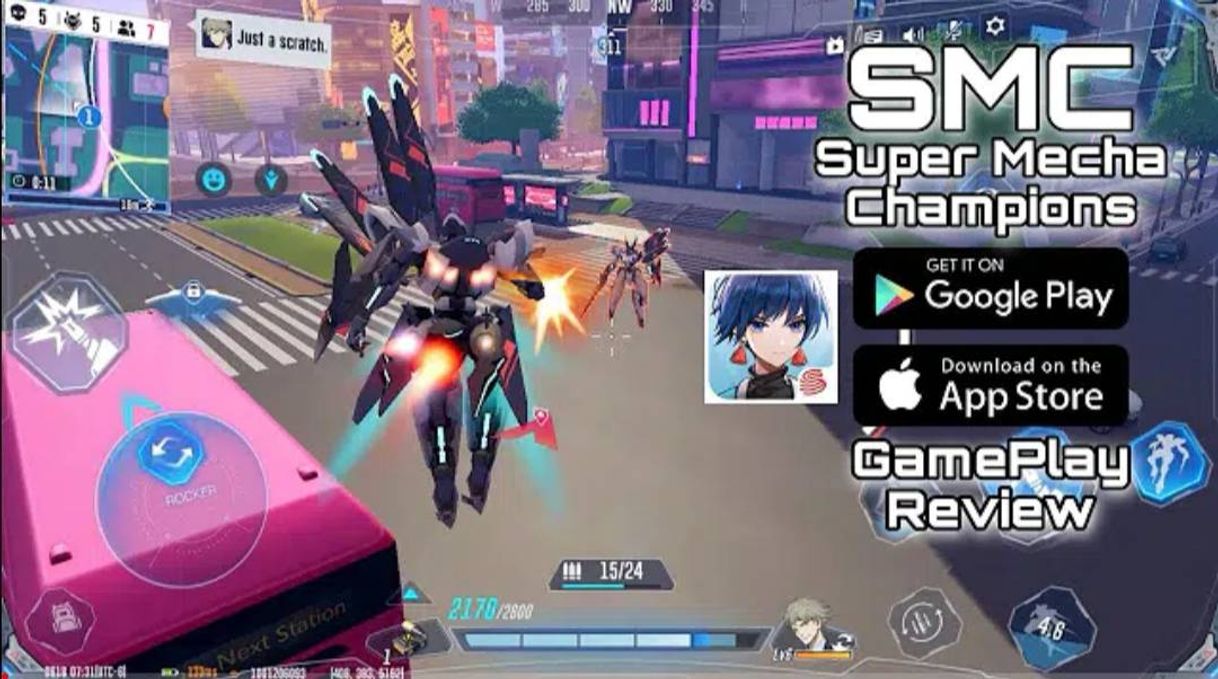Click the Get it on Google Play badge
This screenshot has width=1218, height=679.
(990, 289)
